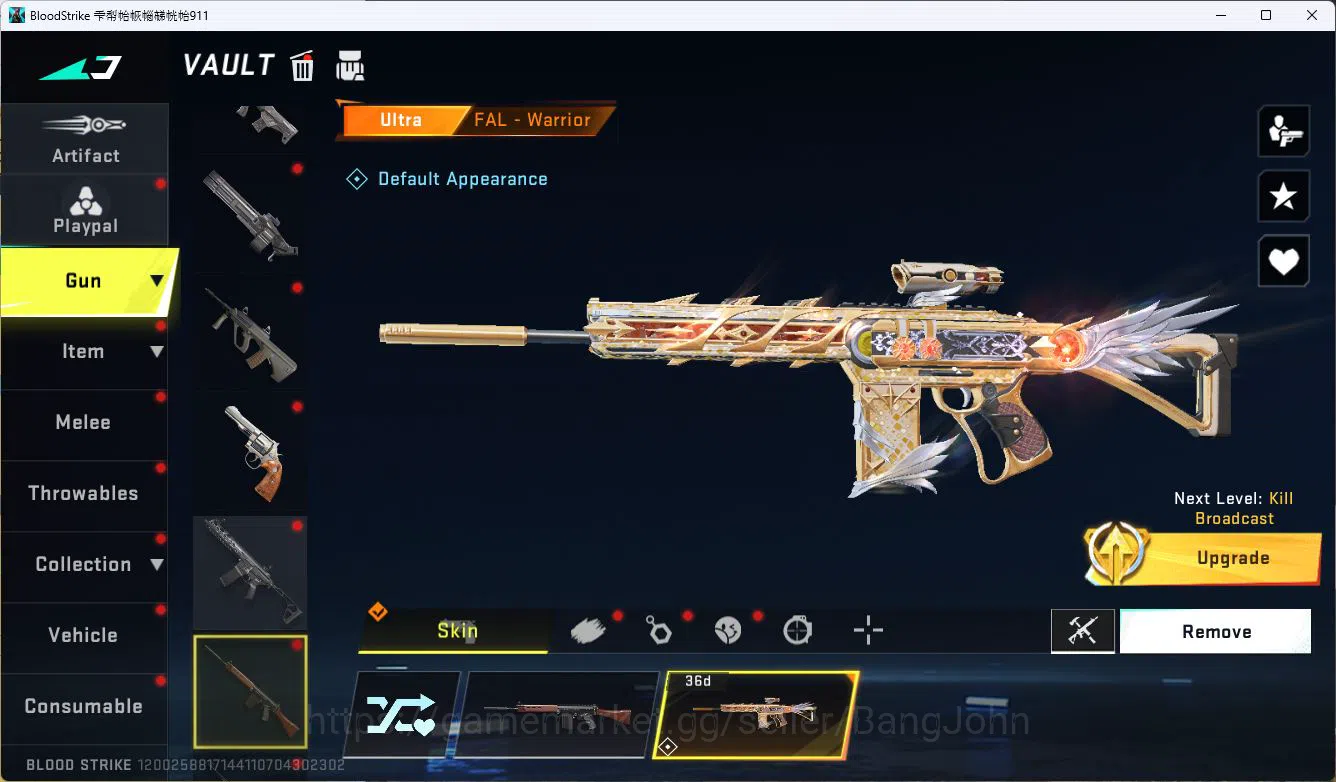The width and height of the screenshot is (1336, 782).
Task: Switch to the Melee category
Action: (x=84, y=422)
